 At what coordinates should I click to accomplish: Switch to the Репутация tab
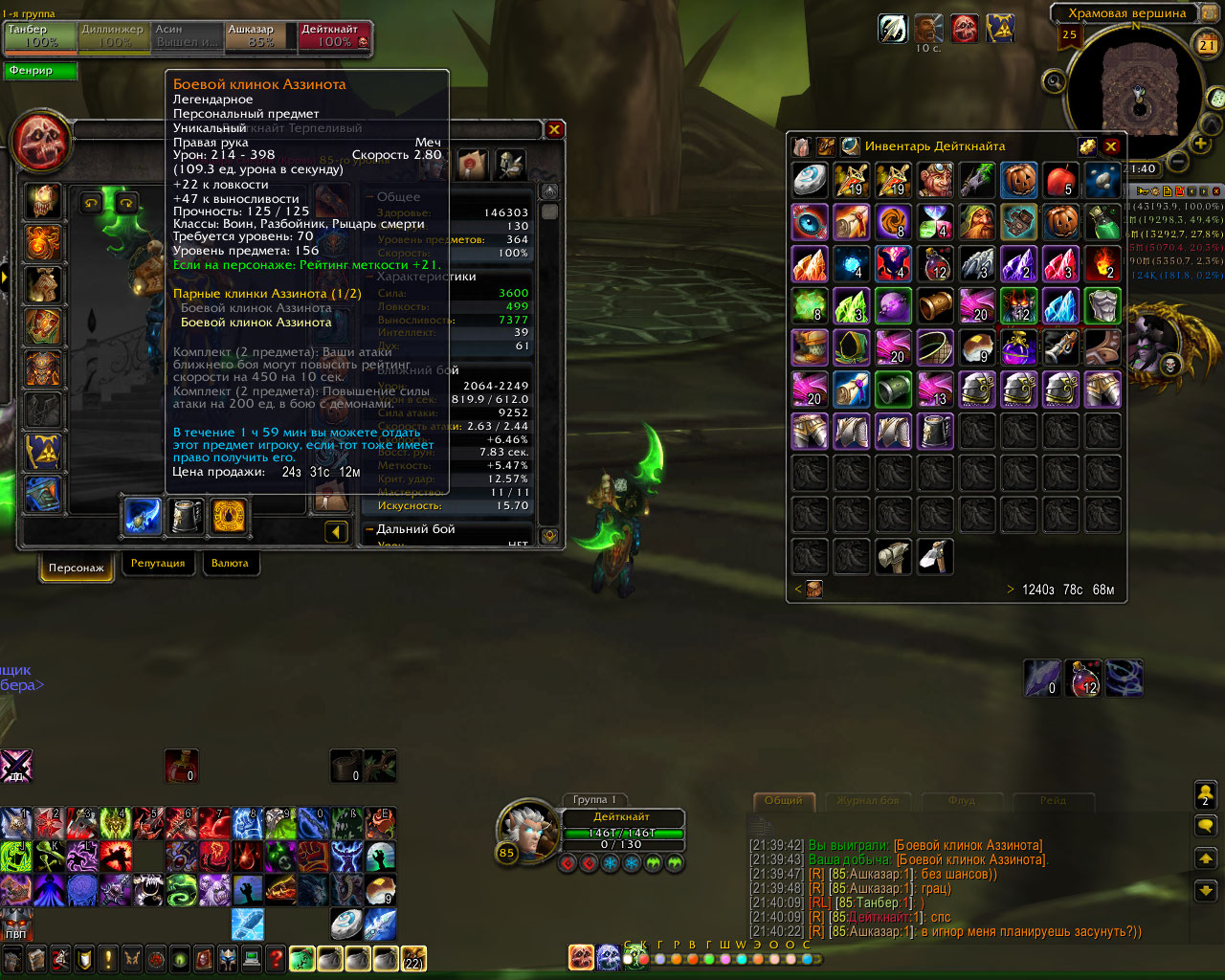click(158, 564)
